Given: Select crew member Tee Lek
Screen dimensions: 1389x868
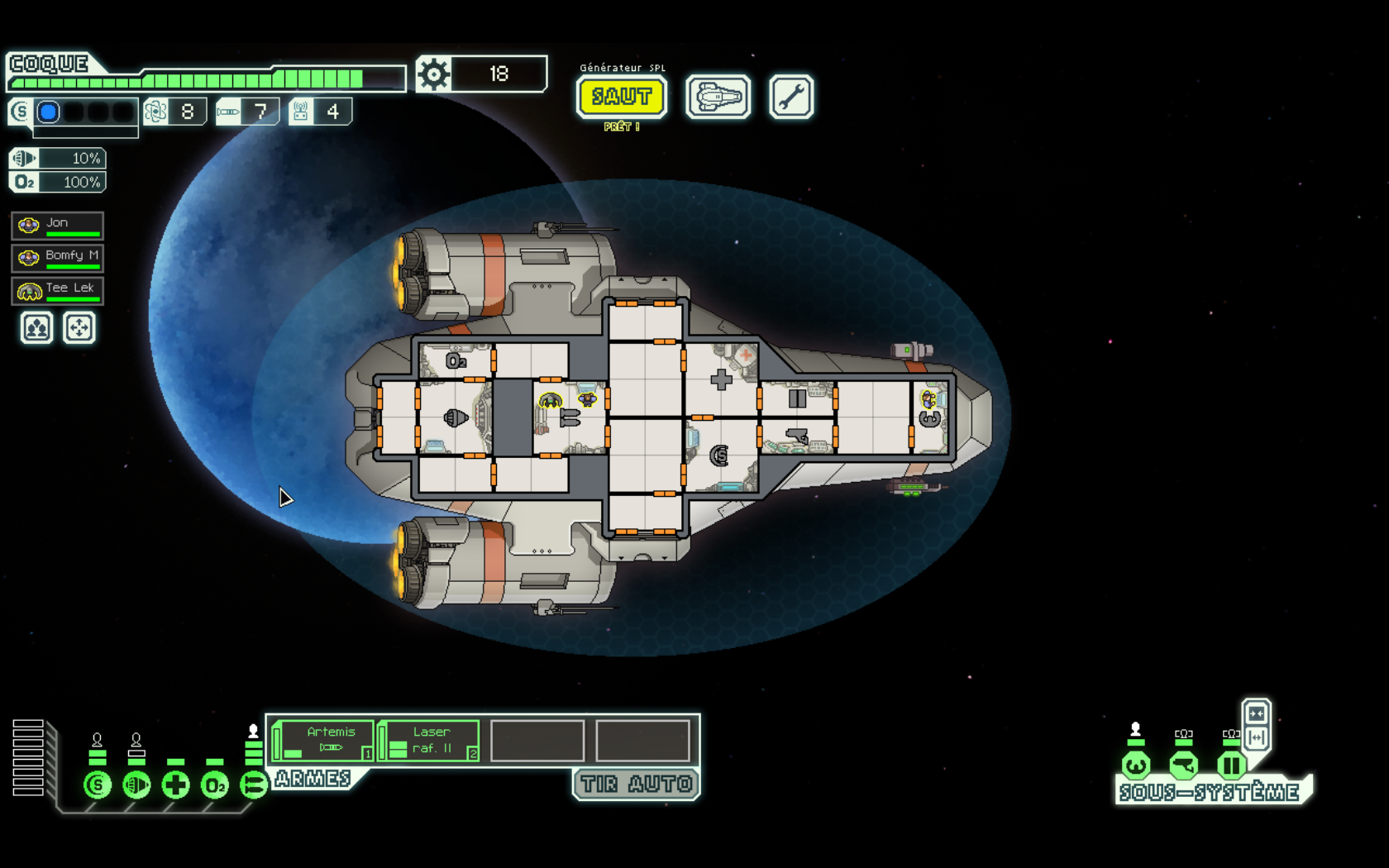Looking at the screenshot, I should (x=58, y=290).
